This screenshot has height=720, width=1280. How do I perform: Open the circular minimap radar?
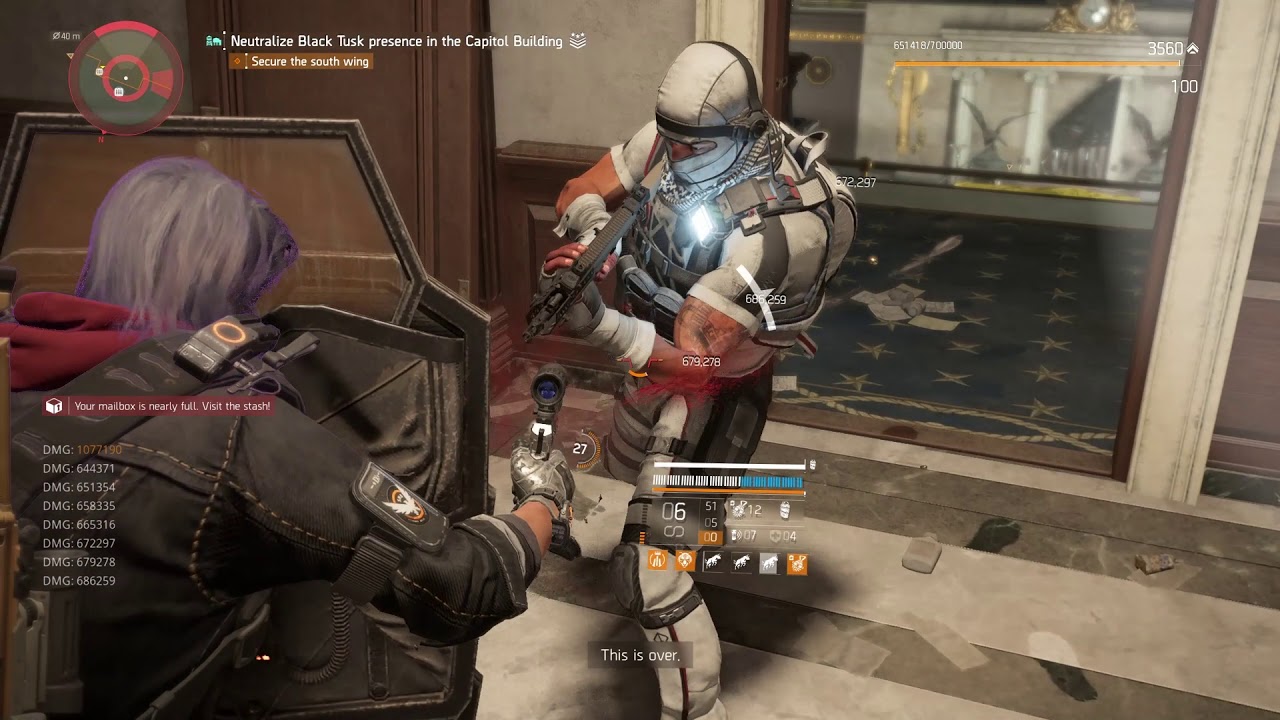(126, 78)
